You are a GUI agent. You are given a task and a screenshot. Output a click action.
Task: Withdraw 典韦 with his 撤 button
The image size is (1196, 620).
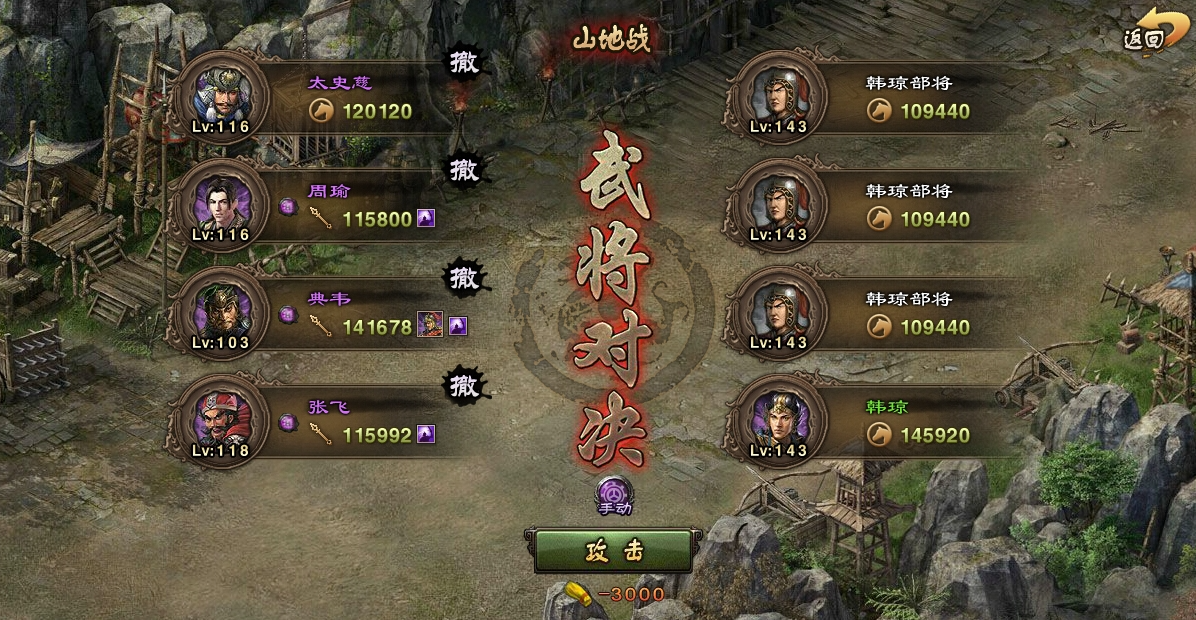tap(463, 277)
